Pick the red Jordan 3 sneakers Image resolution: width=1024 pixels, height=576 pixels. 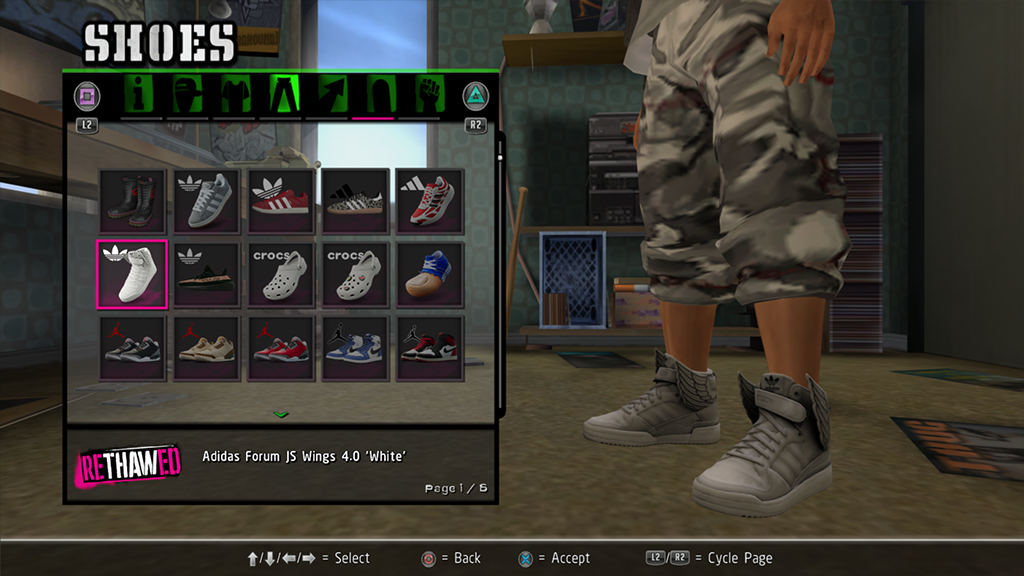[x=281, y=348]
